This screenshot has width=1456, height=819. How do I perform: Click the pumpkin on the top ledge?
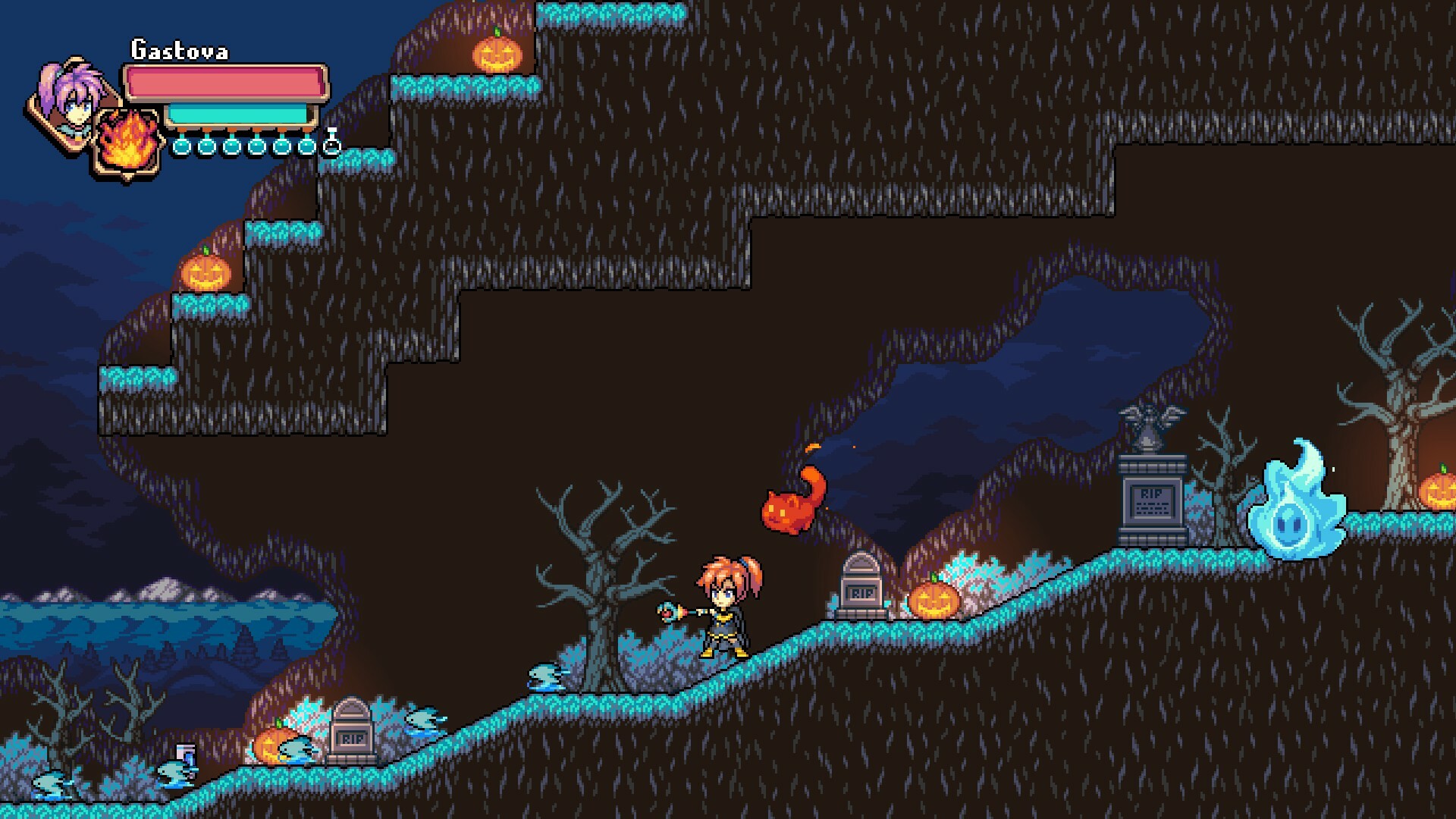pos(497,53)
